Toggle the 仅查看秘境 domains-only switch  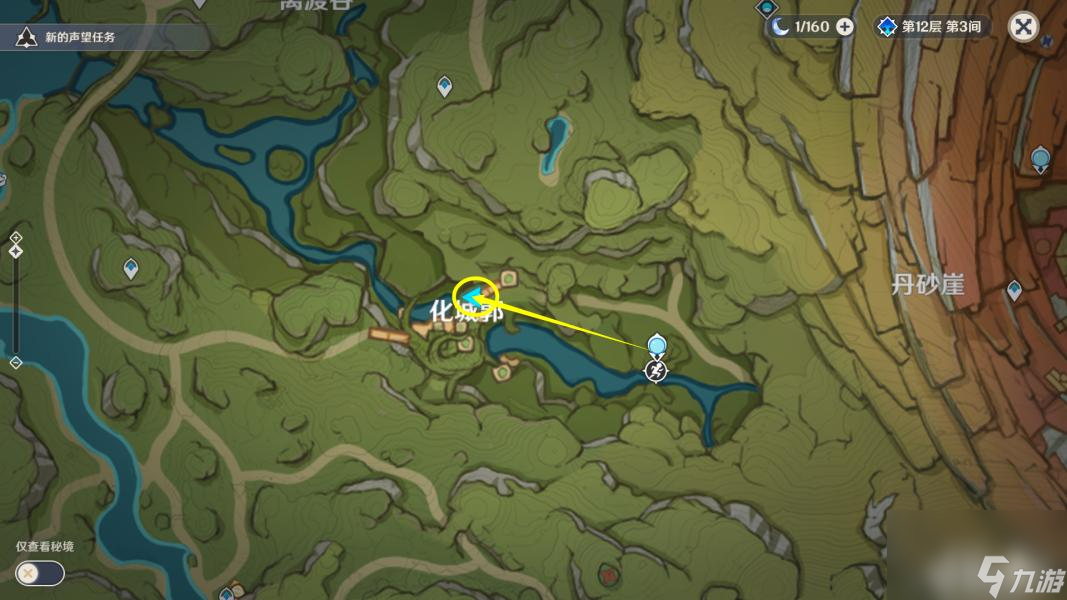coord(39,573)
